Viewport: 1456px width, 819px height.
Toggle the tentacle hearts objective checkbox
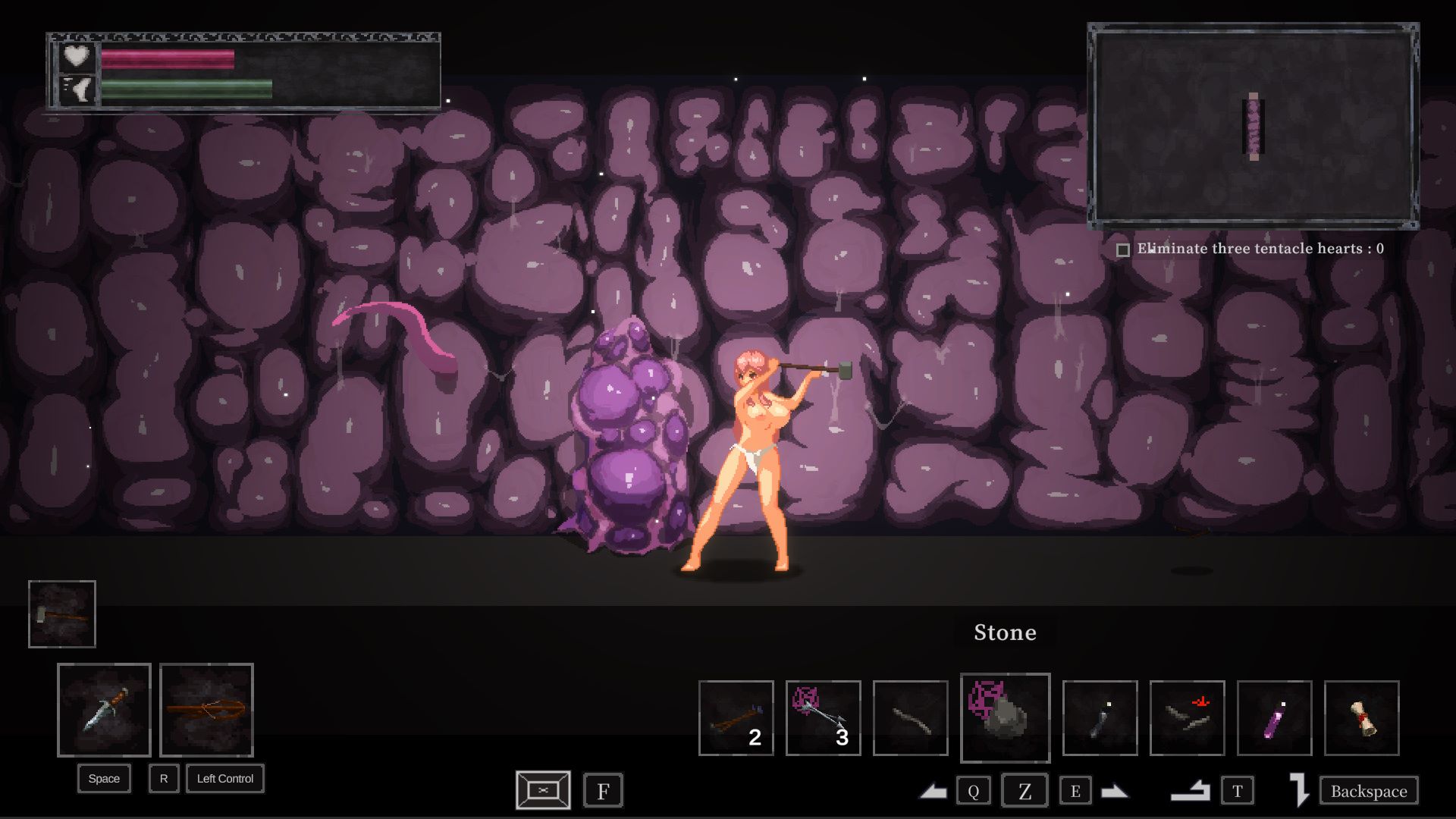pyautogui.click(x=1123, y=249)
